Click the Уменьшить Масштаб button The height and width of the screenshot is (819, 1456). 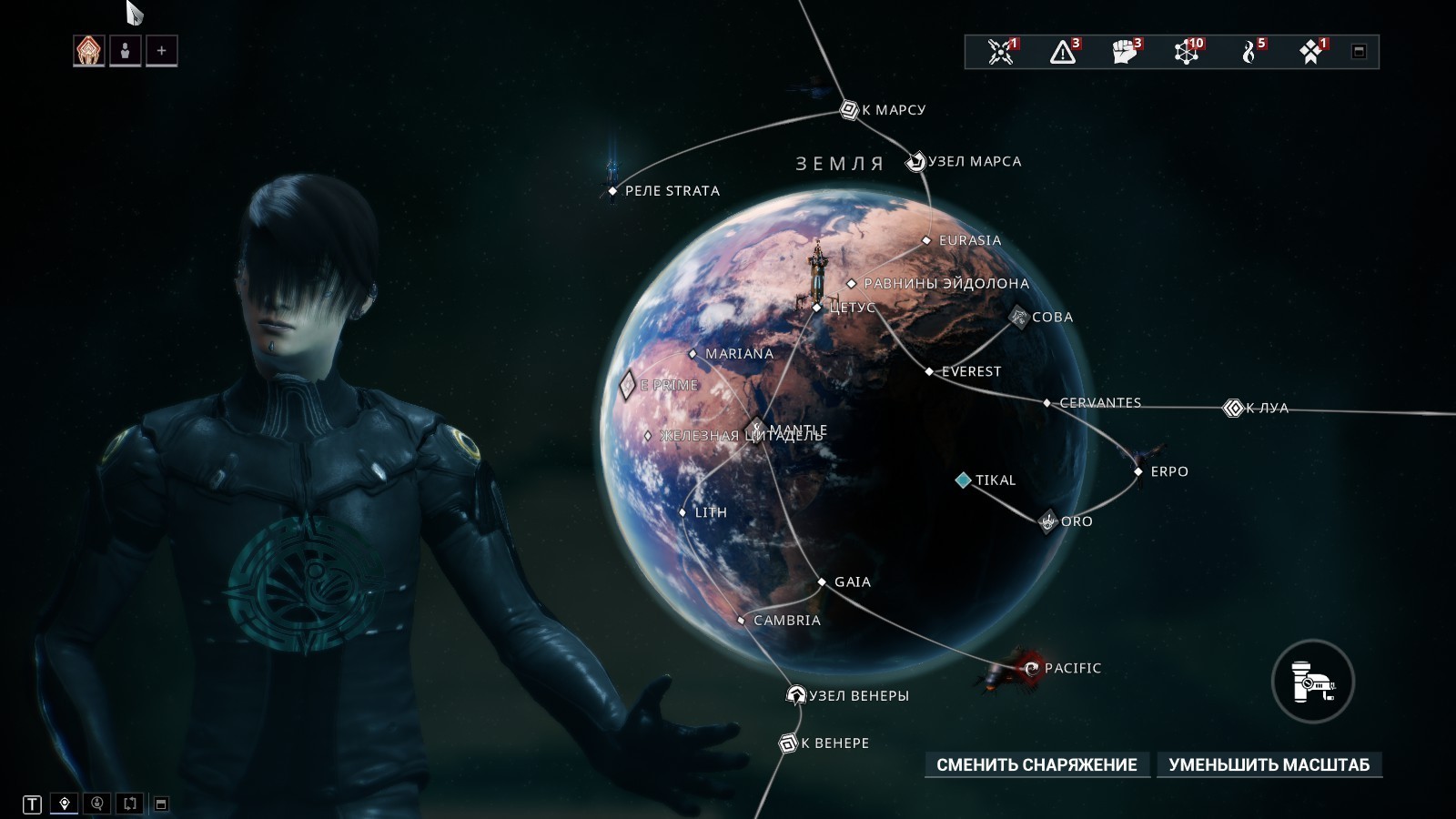[1269, 764]
